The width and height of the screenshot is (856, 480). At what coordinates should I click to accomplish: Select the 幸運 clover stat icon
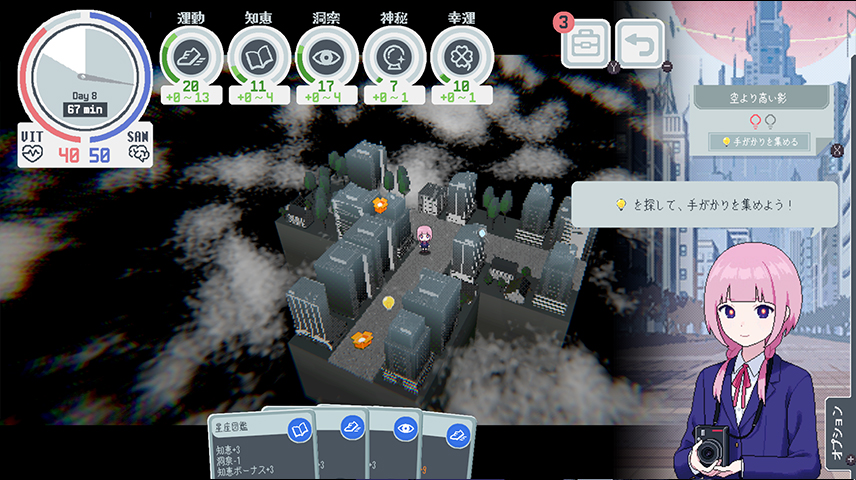(x=461, y=55)
